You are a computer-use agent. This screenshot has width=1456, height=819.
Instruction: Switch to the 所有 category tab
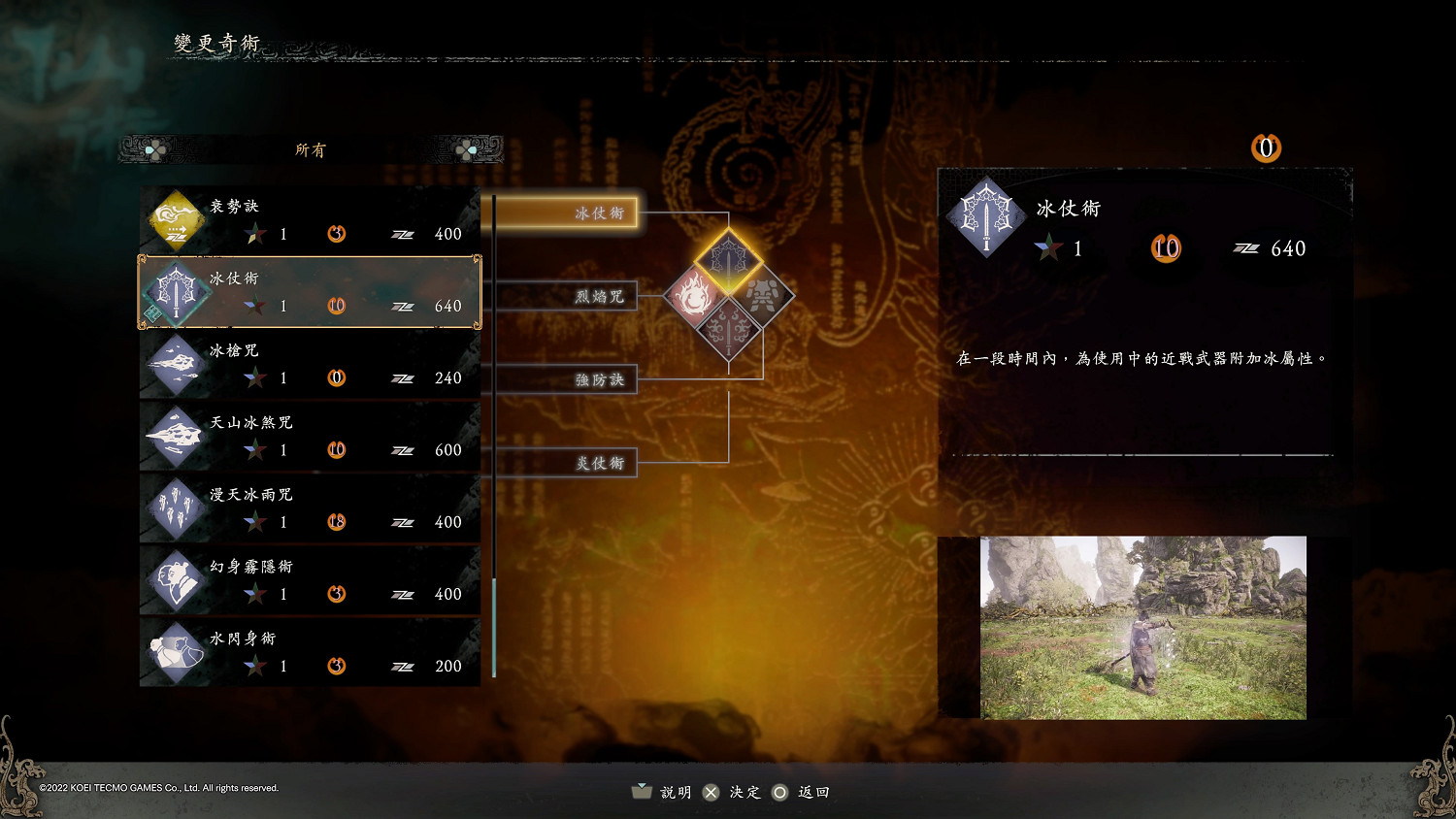[311, 149]
